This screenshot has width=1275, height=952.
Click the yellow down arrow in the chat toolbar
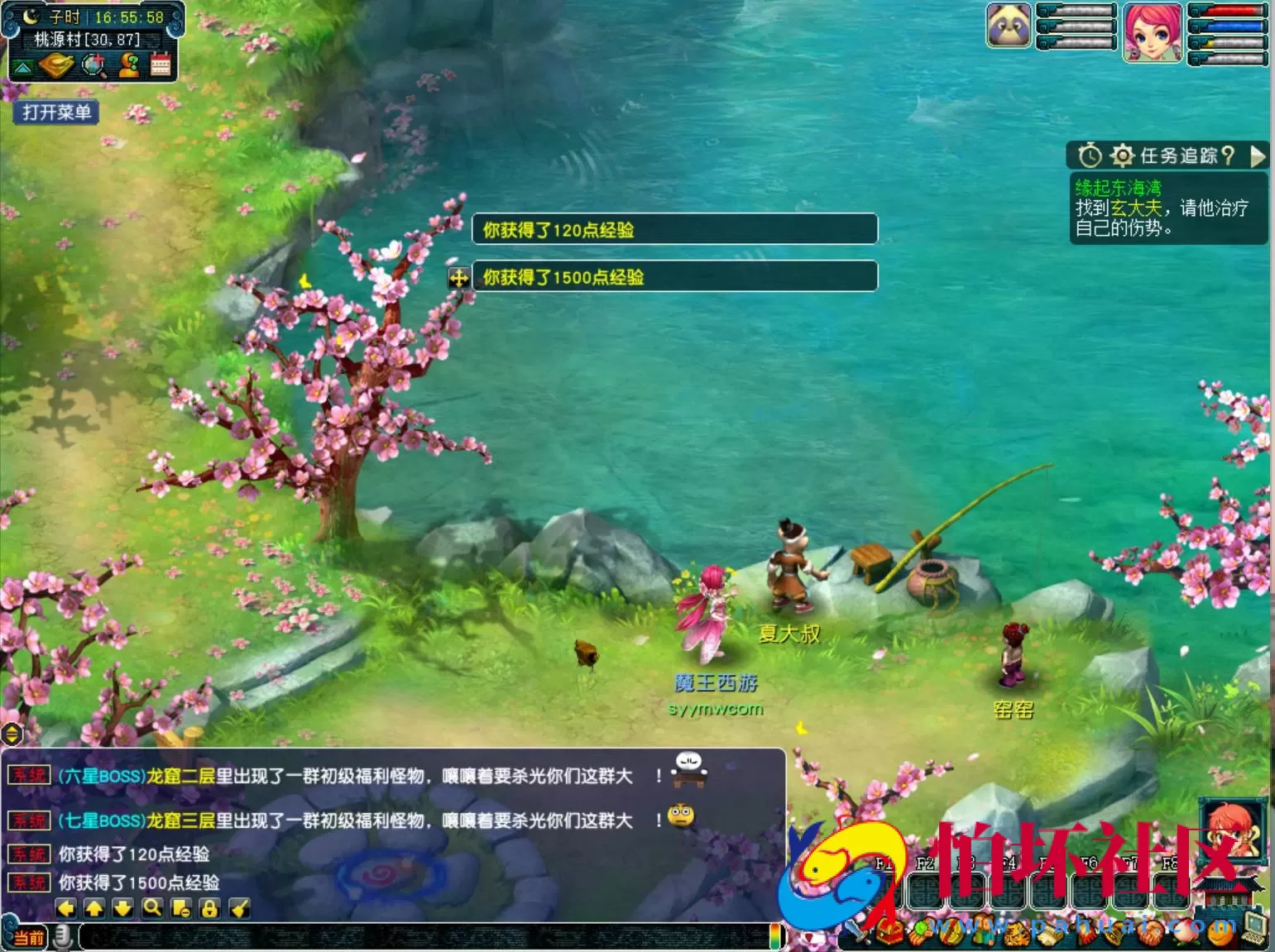pyautogui.click(x=120, y=907)
